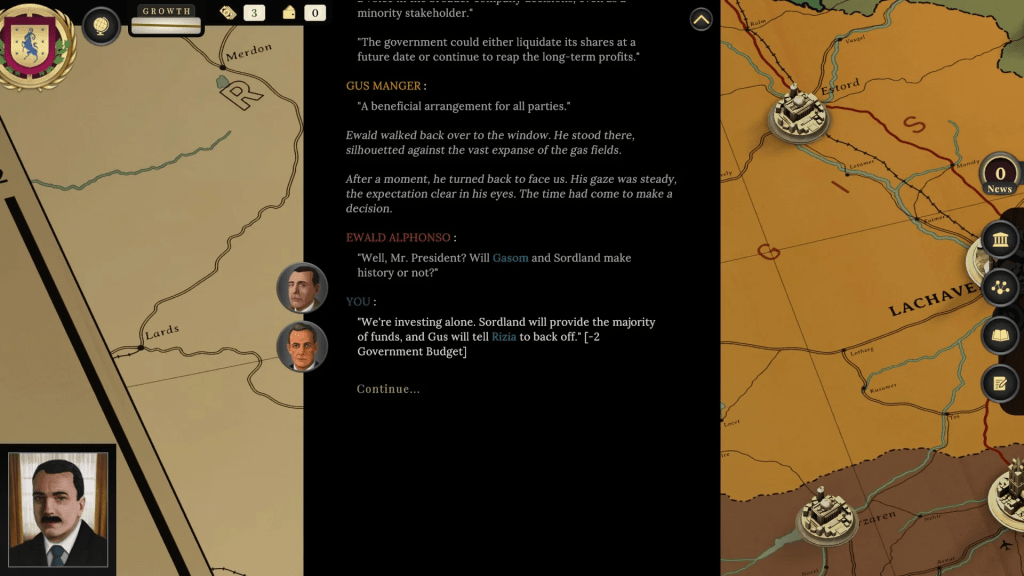Click the president portrait with mustache
The image size is (1024, 576).
(x=58, y=510)
